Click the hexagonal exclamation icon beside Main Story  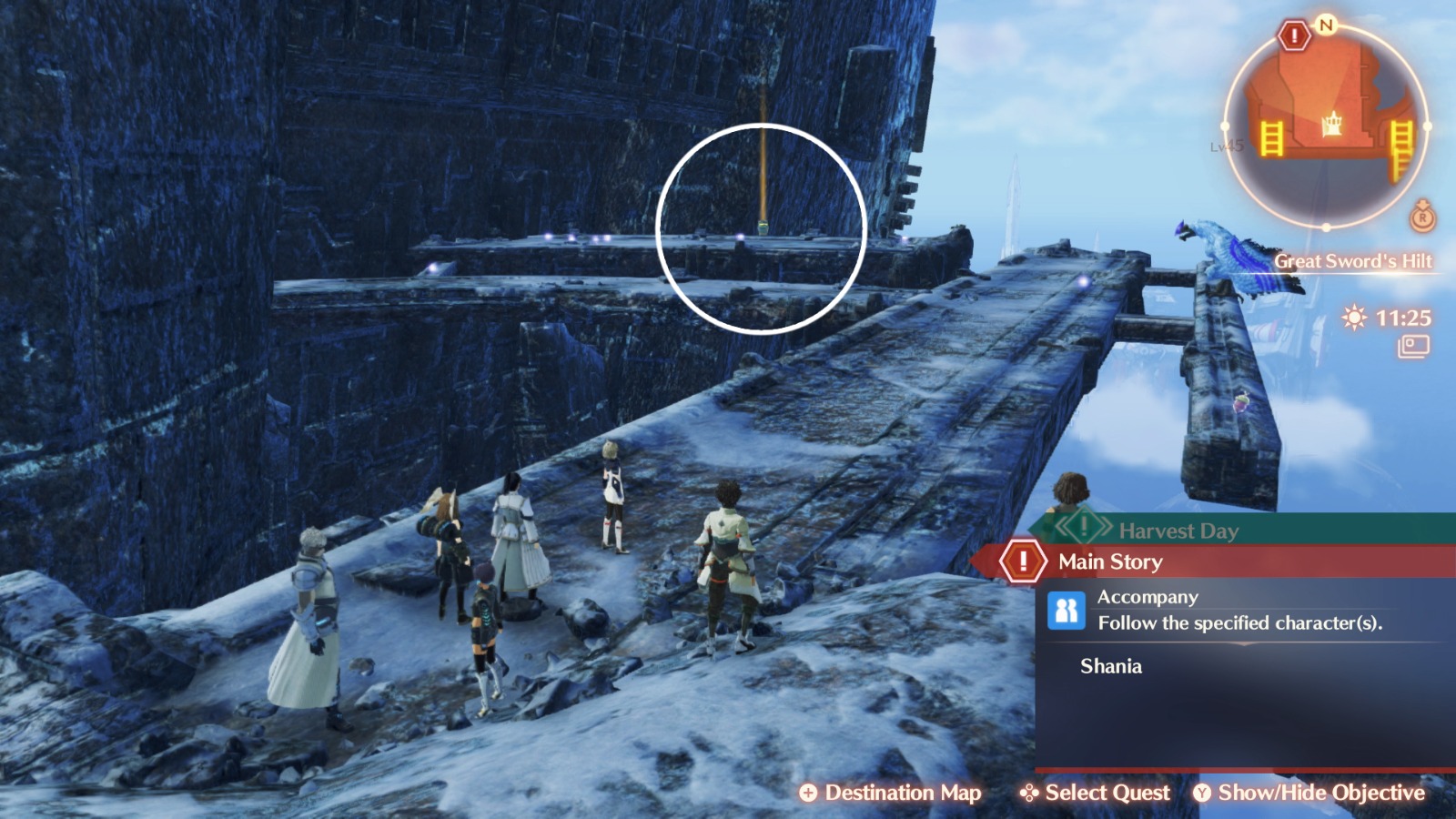[x=1026, y=562]
